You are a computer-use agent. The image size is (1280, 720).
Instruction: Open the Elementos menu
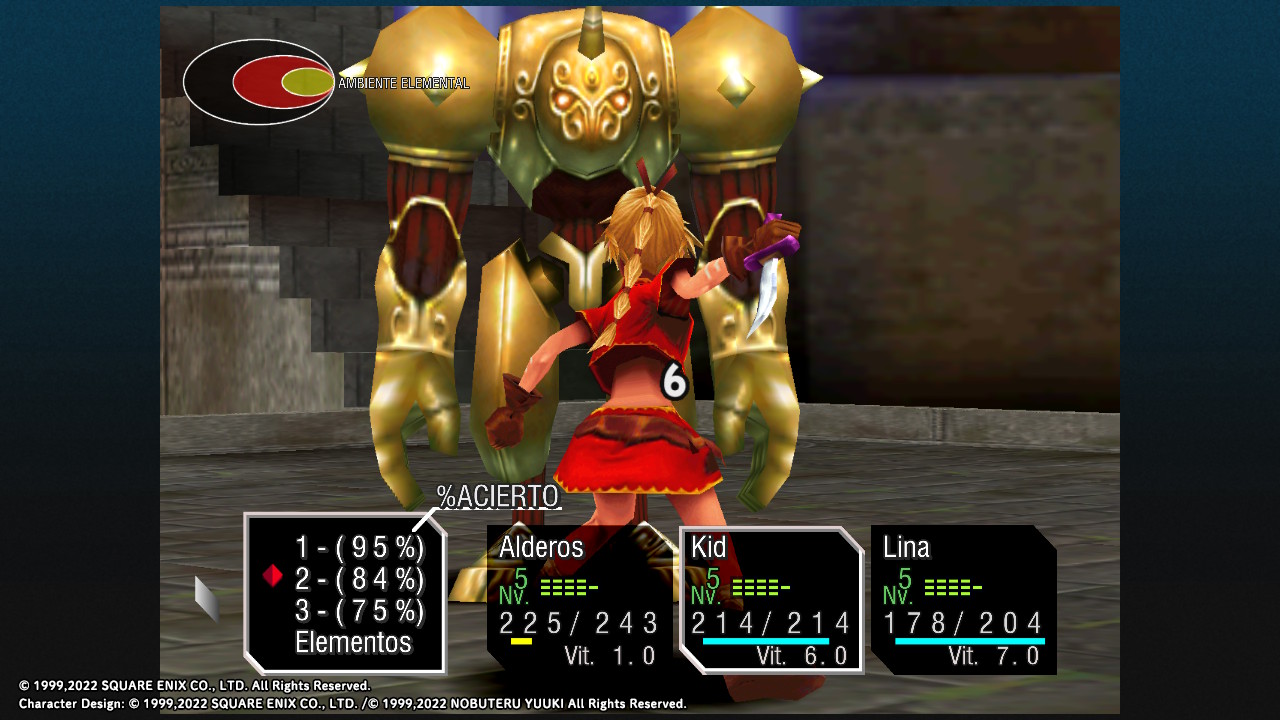[353, 642]
